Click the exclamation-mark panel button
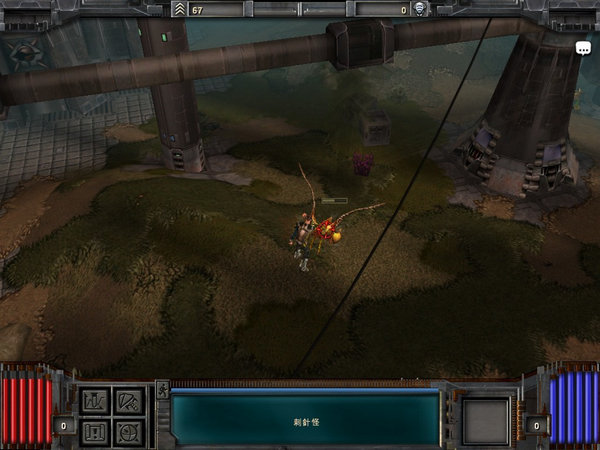600x450 pixels. point(95,432)
